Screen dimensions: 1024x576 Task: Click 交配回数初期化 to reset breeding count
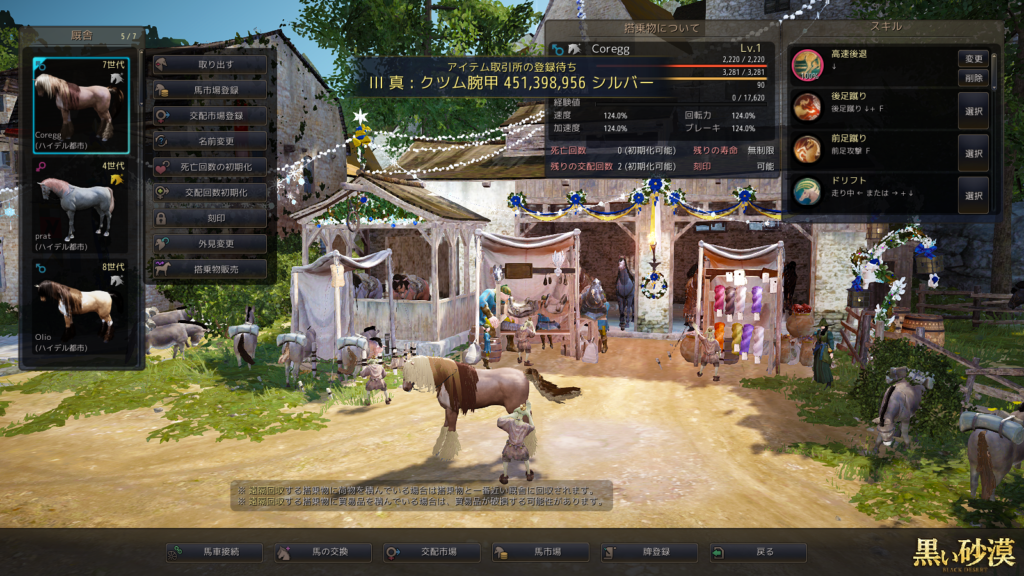point(210,192)
